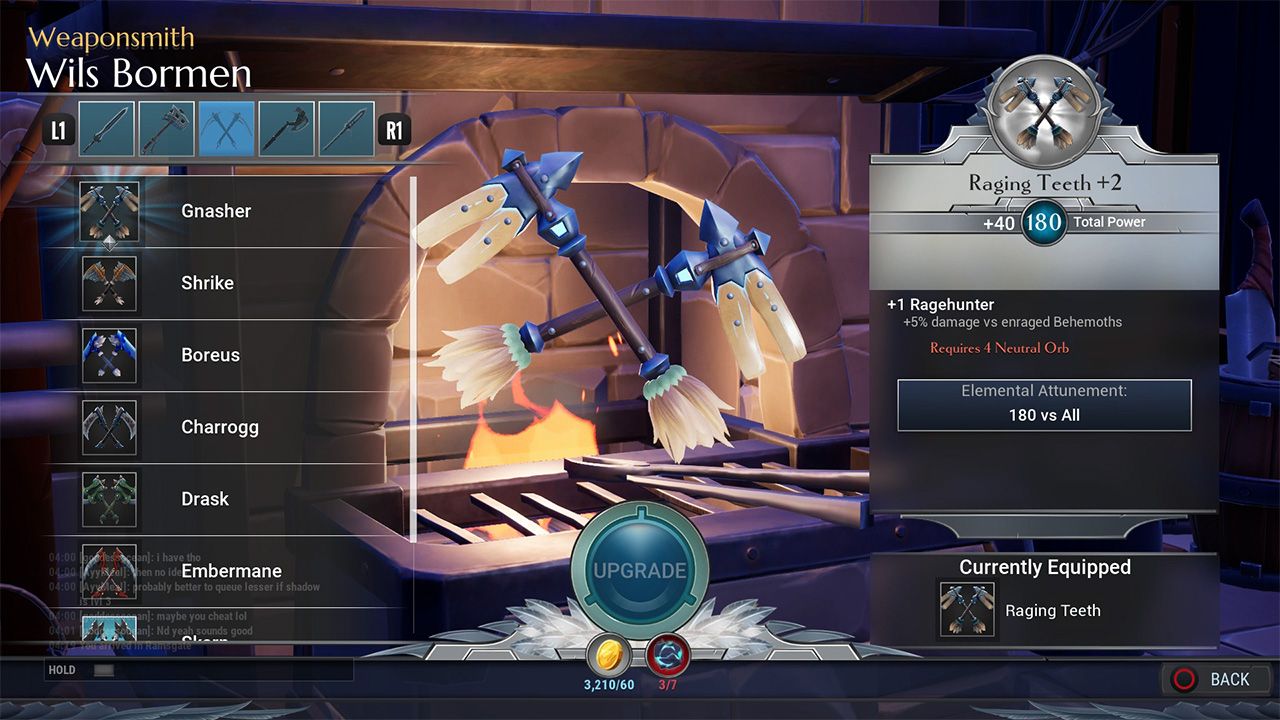Switch to the sword weapon category tab

[x=107, y=129]
